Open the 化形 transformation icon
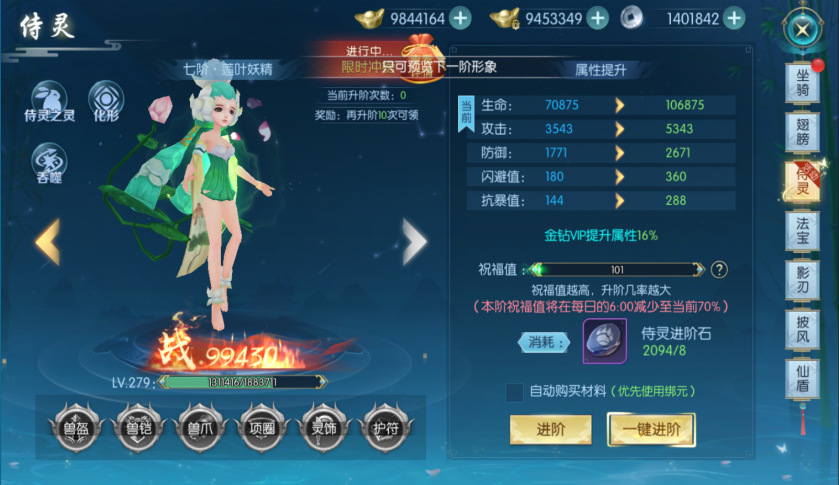The width and height of the screenshot is (839, 485). pyautogui.click(x=106, y=100)
